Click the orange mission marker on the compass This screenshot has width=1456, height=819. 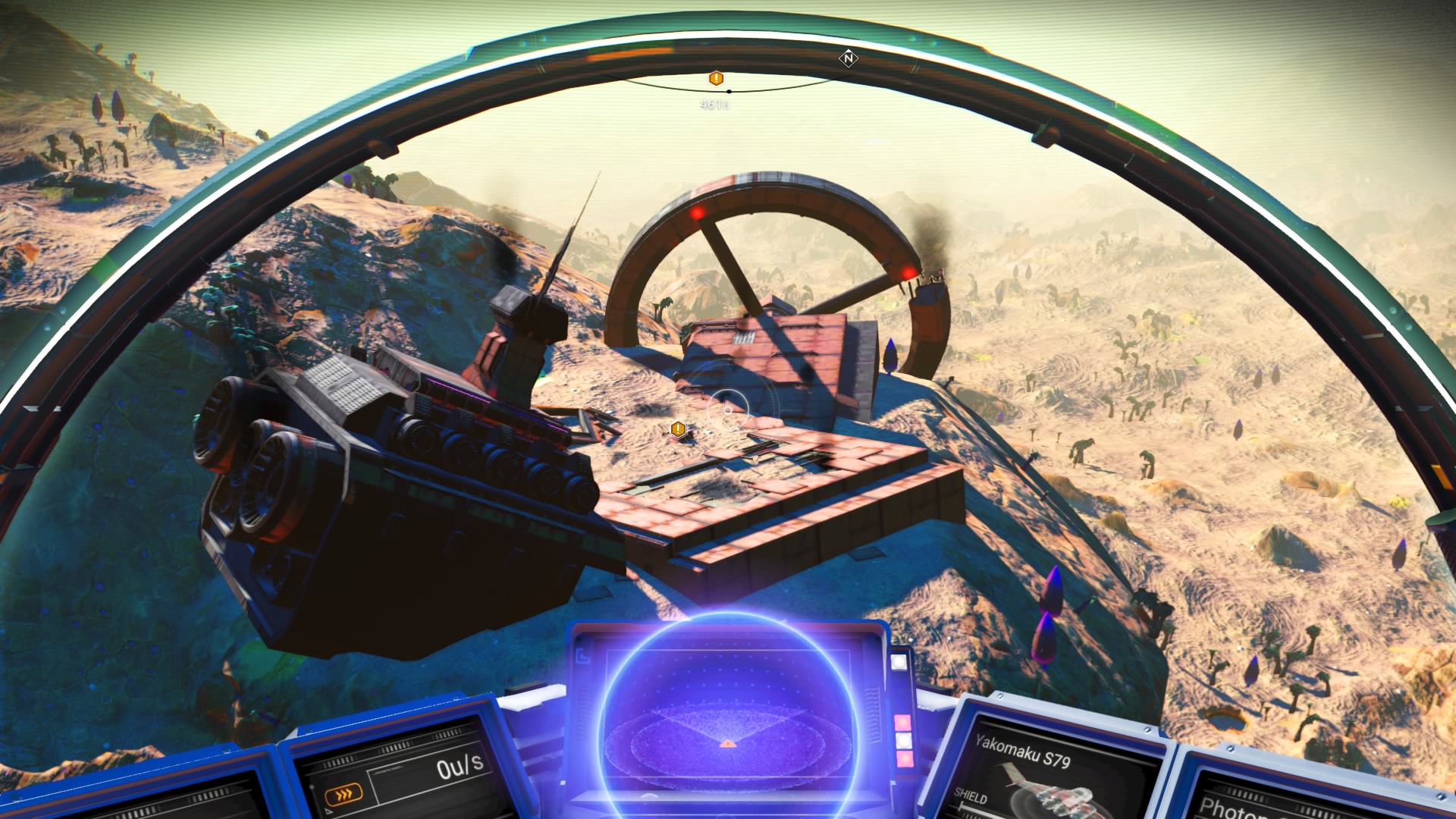716,78
